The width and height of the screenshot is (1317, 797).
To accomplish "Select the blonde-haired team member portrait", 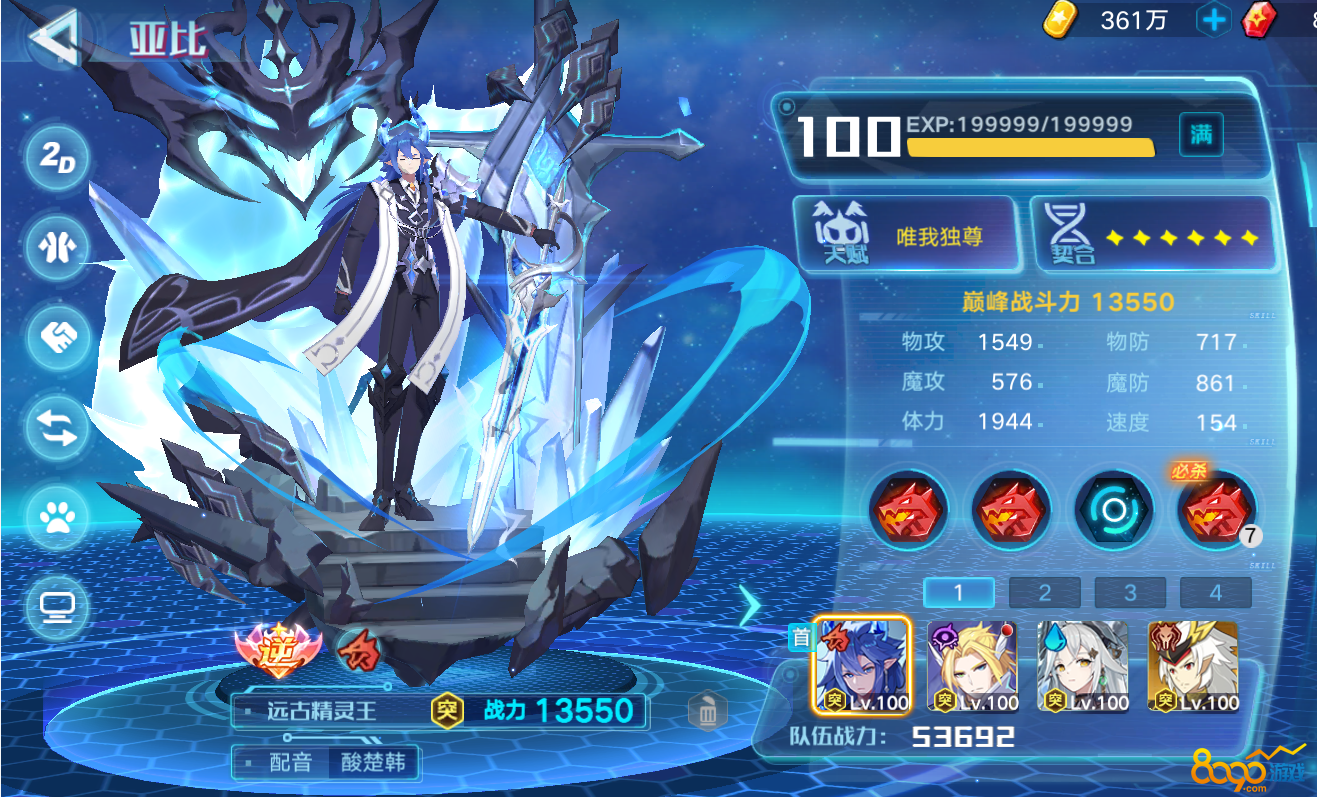I will pos(972,665).
